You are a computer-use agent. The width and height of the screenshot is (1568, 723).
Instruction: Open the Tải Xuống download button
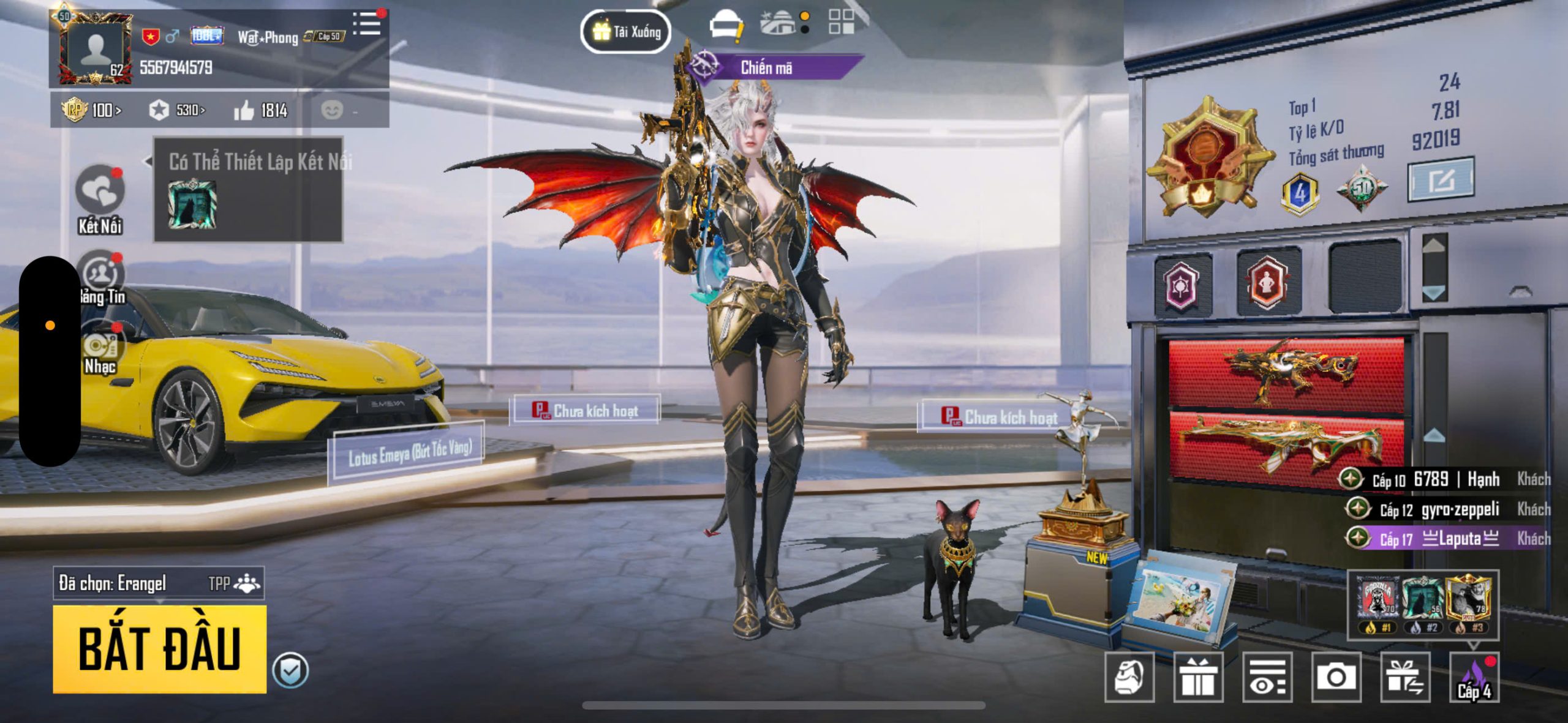click(625, 31)
